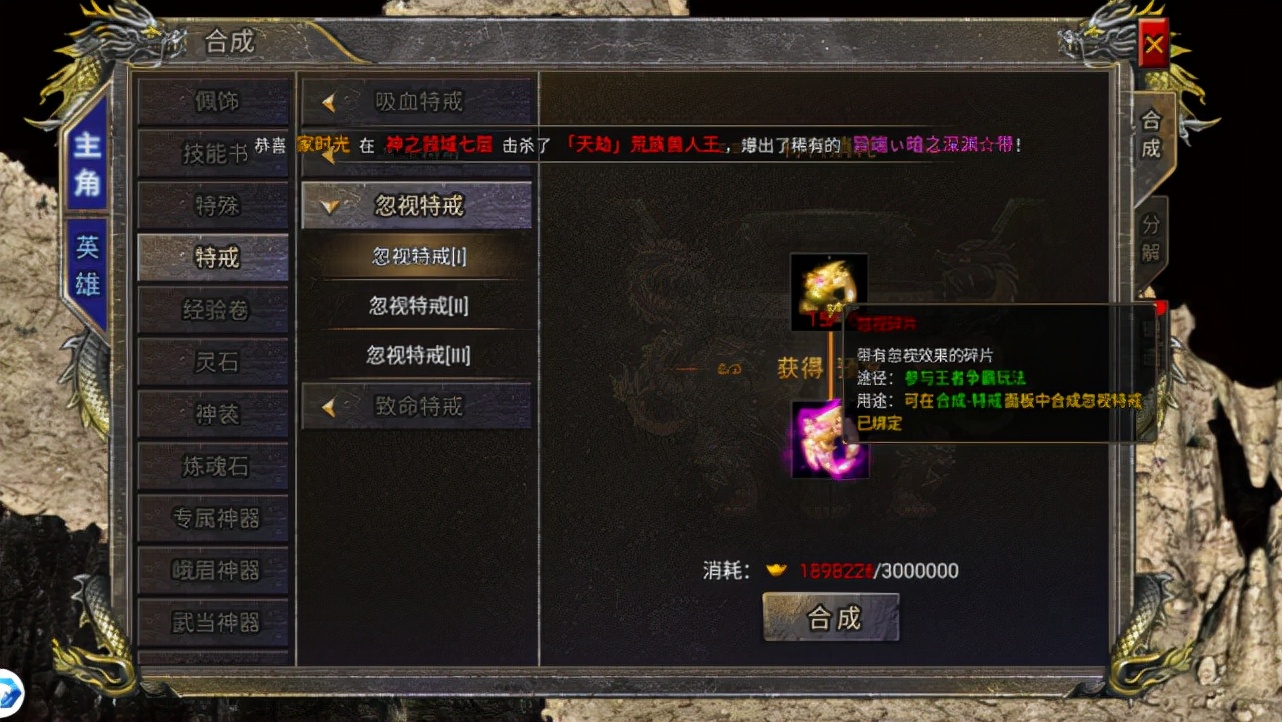This screenshot has width=1282, height=722.
Task: Select the 忽视特戒[III] recipe
Action: pos(417,354)
